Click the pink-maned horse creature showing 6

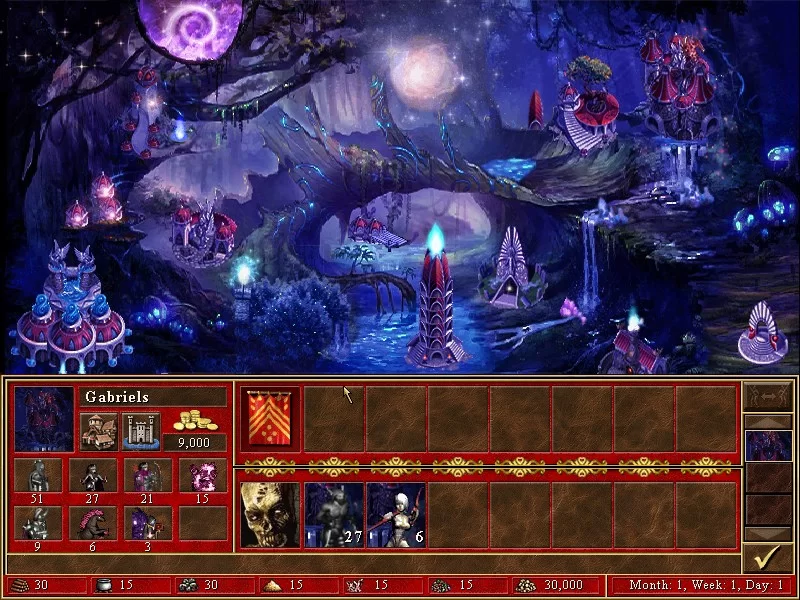[92, 523]
